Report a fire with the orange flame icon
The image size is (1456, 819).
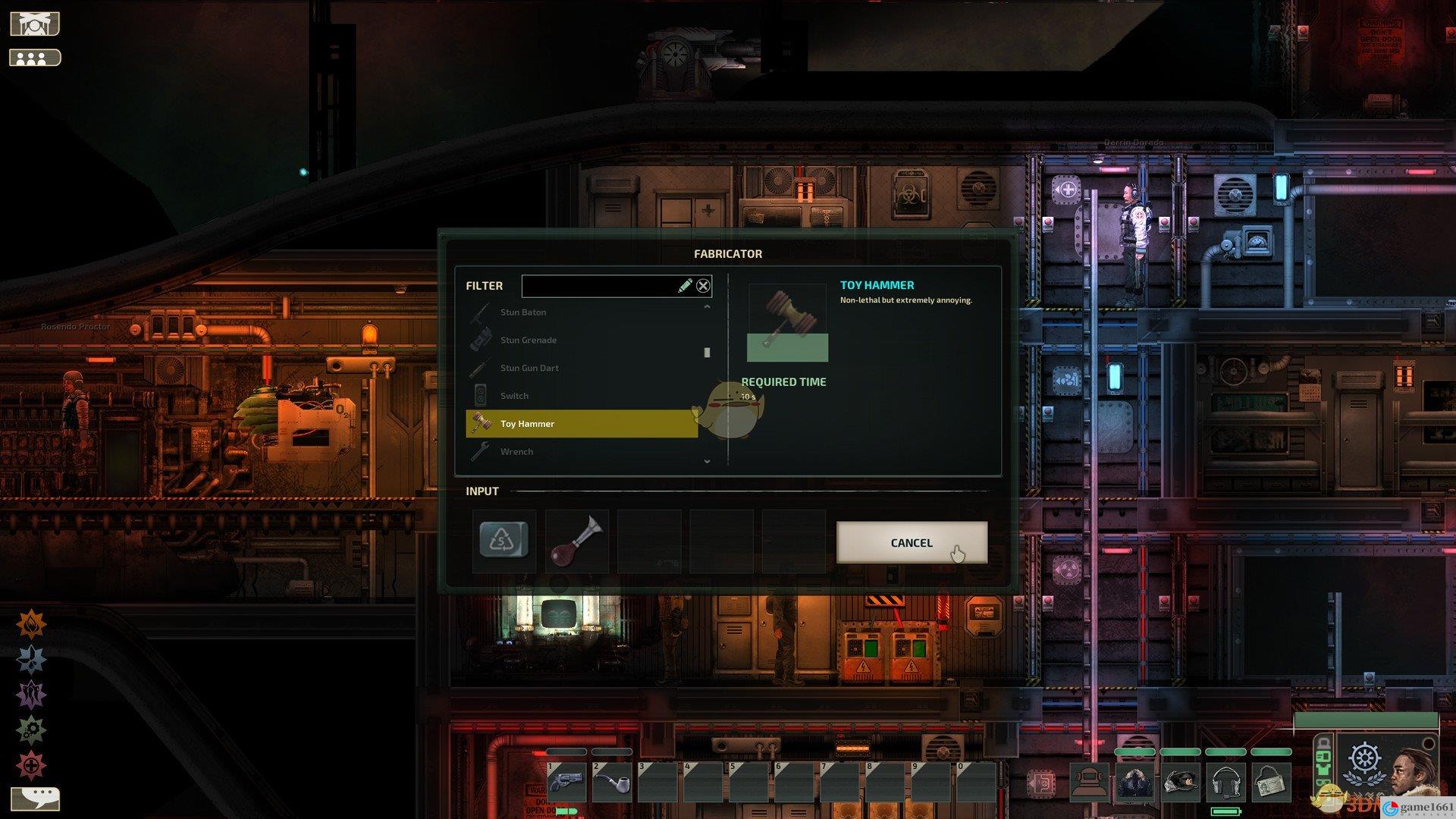coord(31,625)
